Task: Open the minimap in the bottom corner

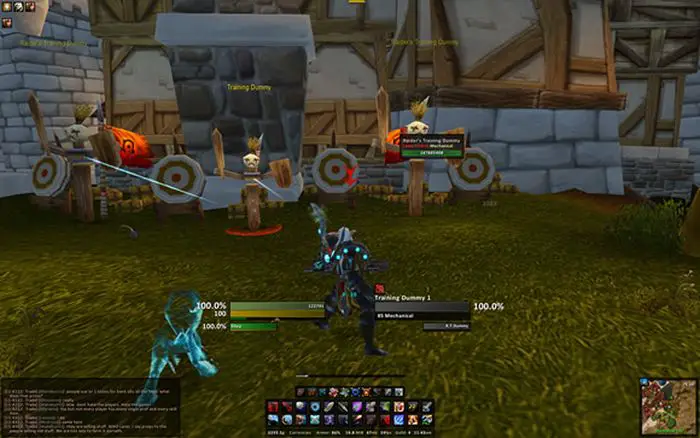Action: (x=667, y=405)
